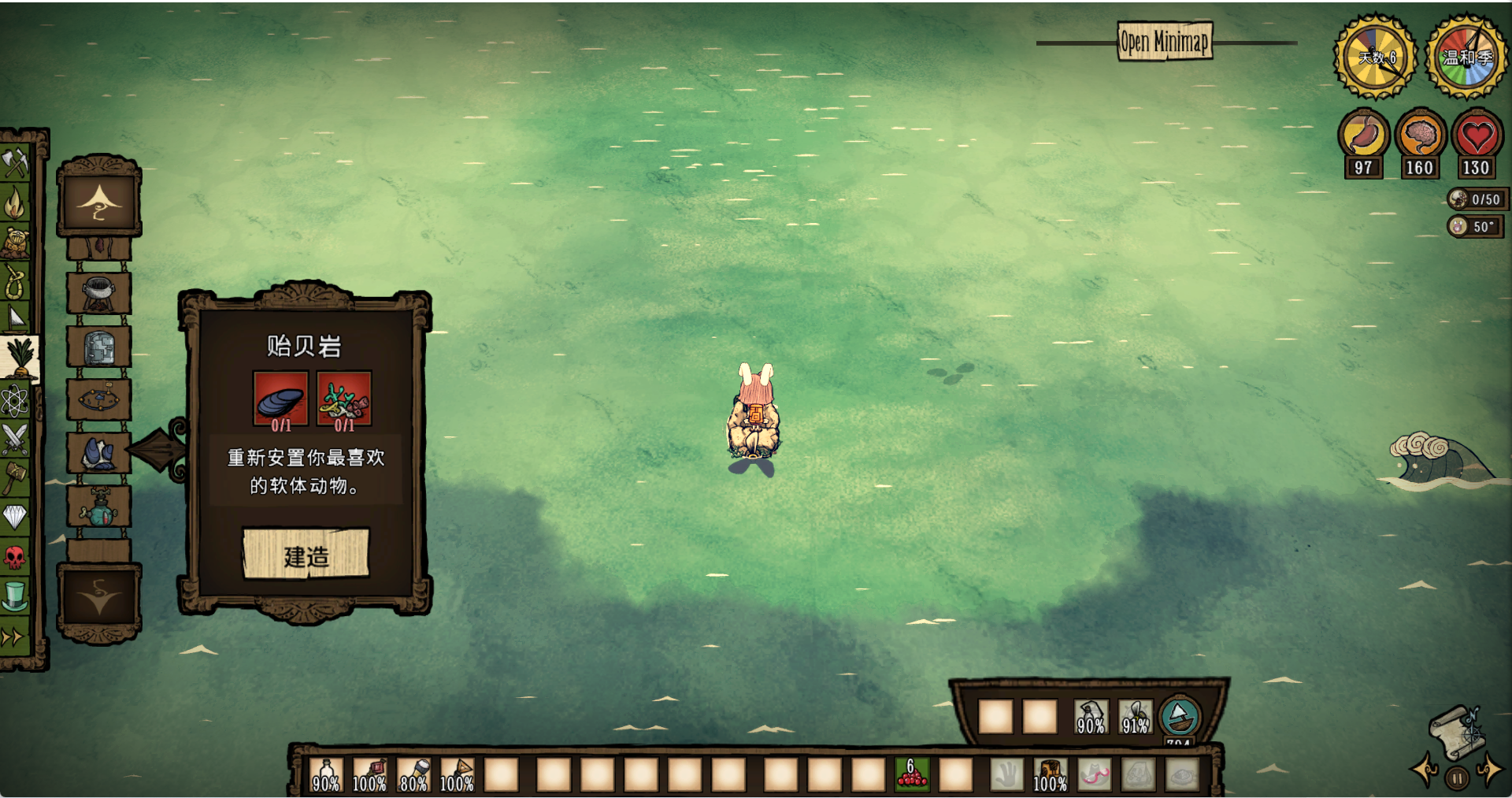Open the Magic red skull tab
The width and height of the screenshot is (1512, 798).
tap(15, 558)
